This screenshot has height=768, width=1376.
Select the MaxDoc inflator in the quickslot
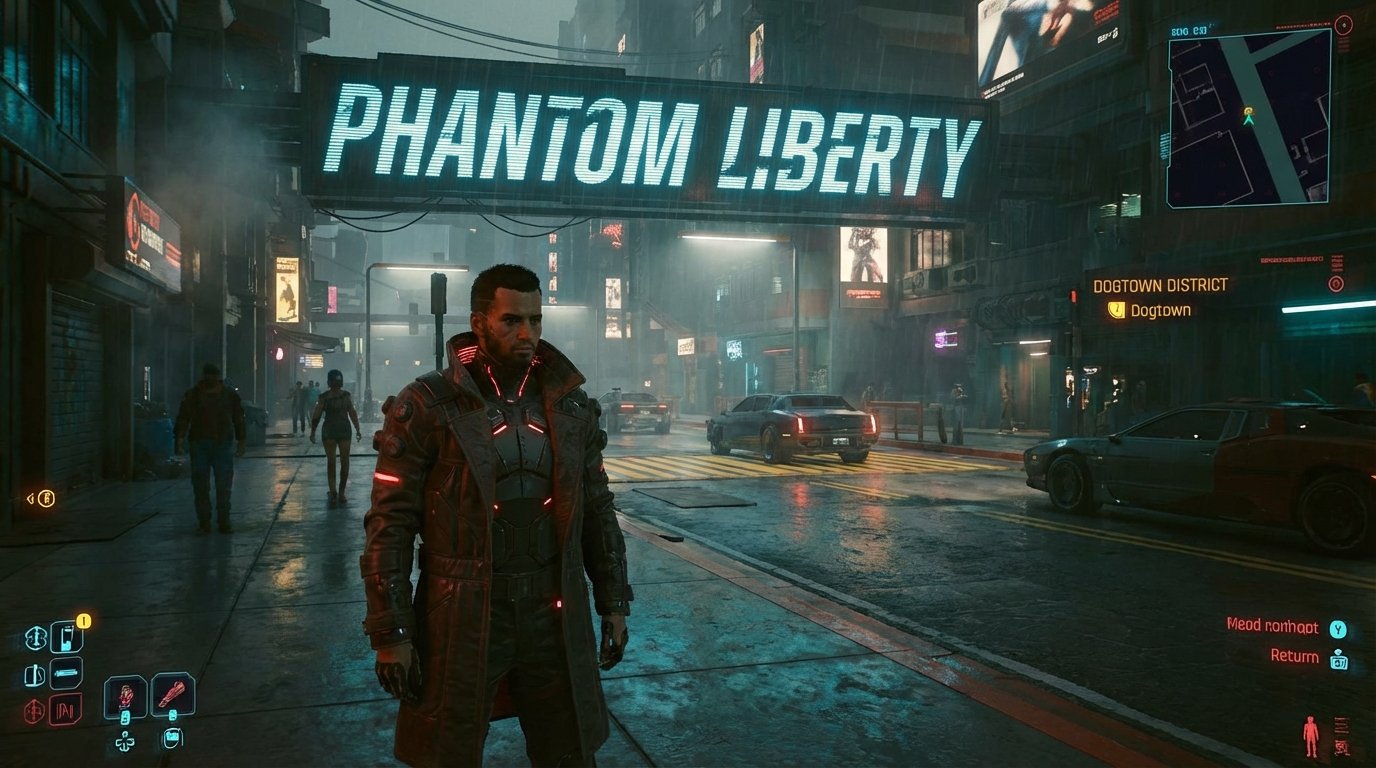[x=67, y=636]
